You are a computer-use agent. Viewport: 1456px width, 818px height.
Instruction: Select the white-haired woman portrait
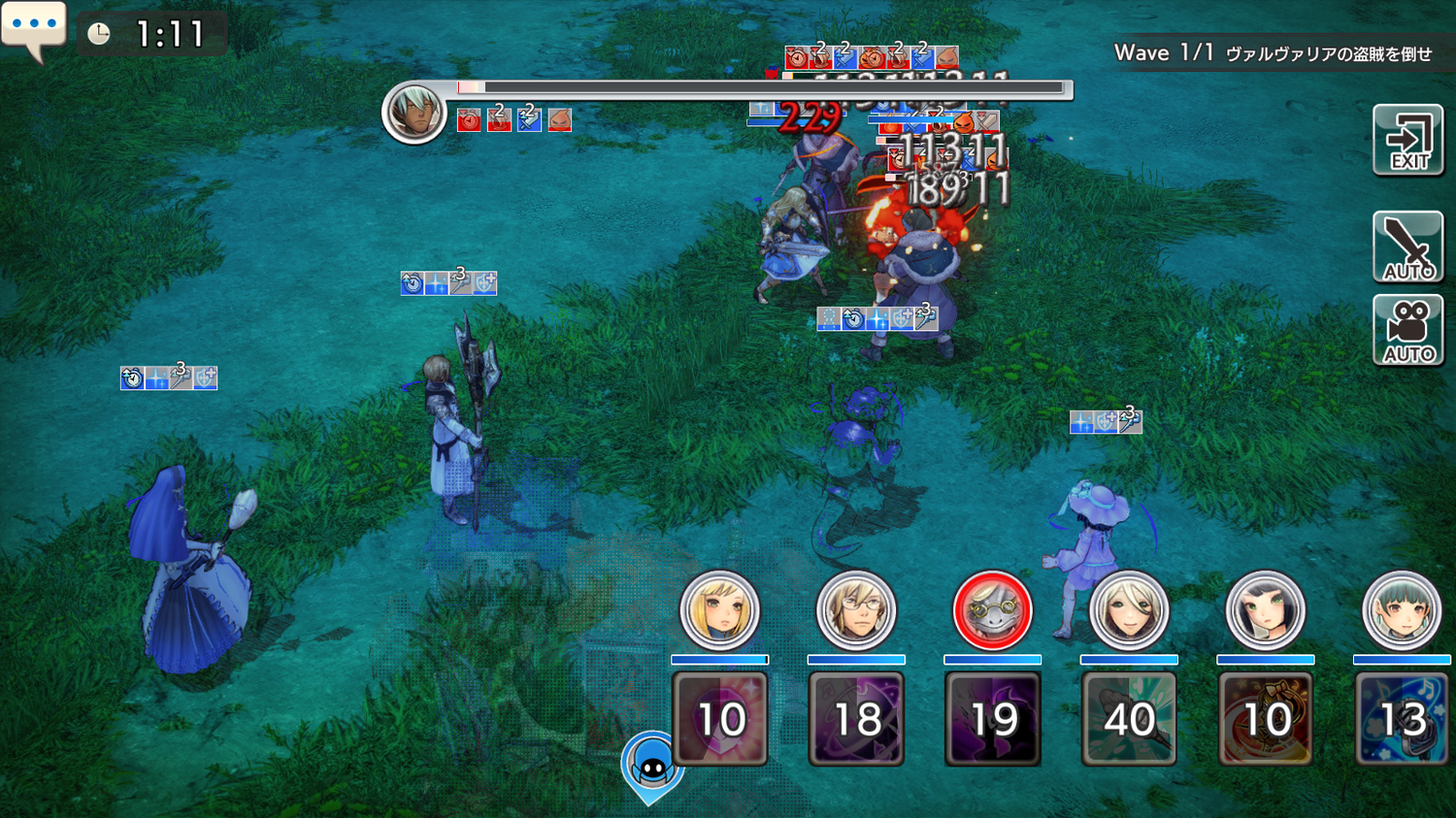[x=1128, y=610]
